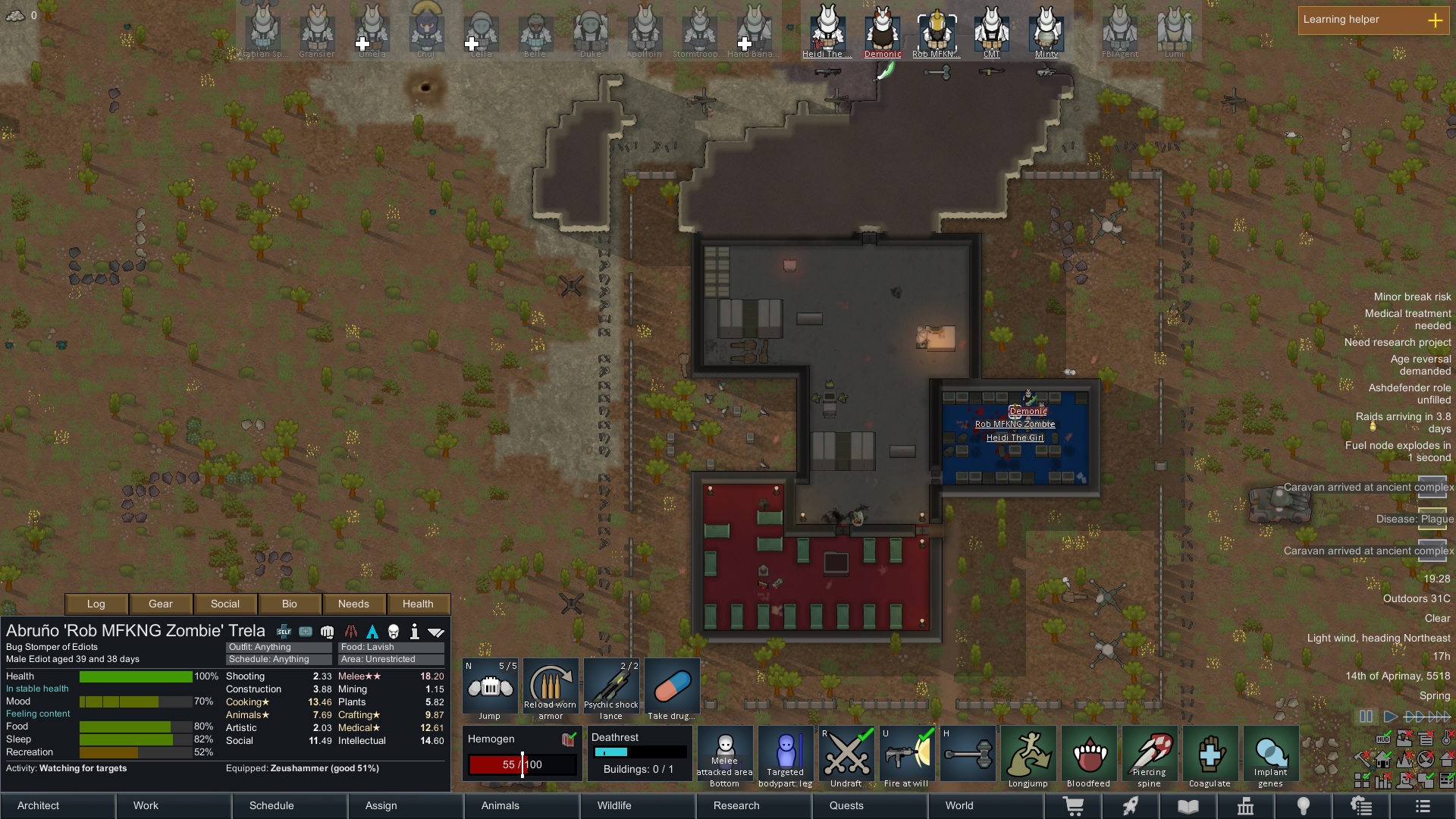1456x819 pixels.
Task: Open the World map view
Action: 959,805
